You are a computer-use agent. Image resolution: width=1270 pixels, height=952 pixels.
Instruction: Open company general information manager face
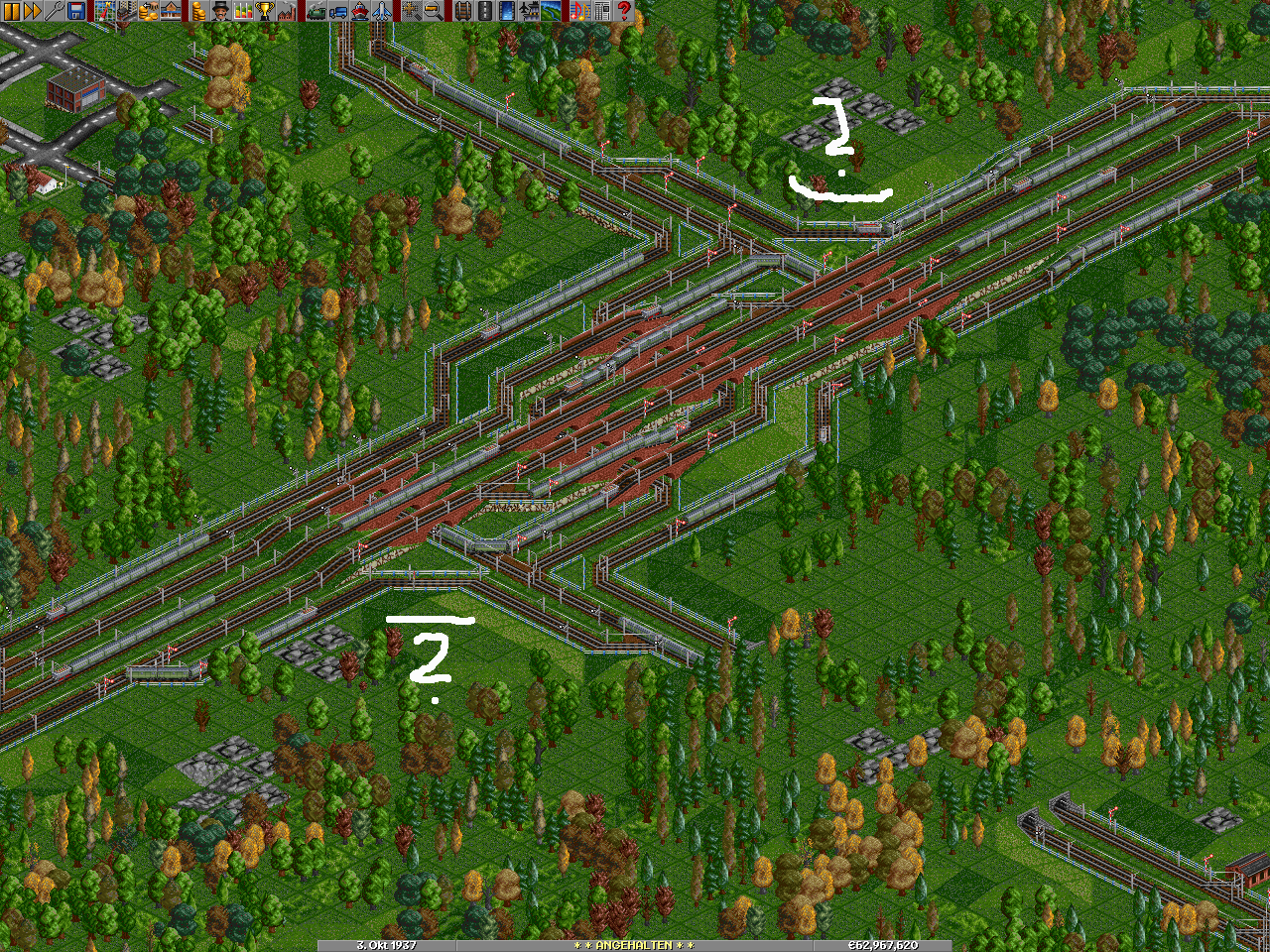click(219, 11)
